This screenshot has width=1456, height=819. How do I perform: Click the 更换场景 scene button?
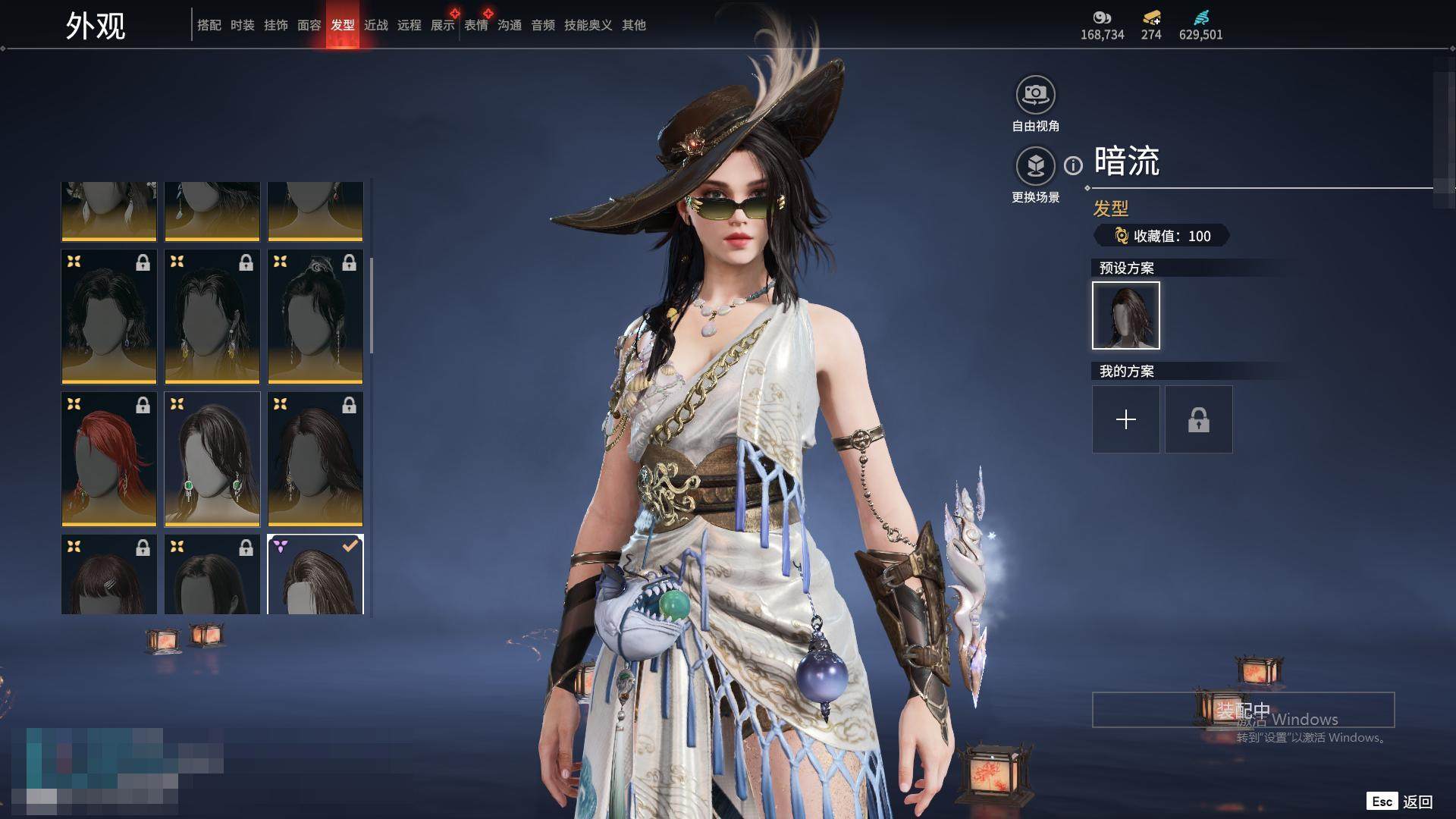(1035, 166)
